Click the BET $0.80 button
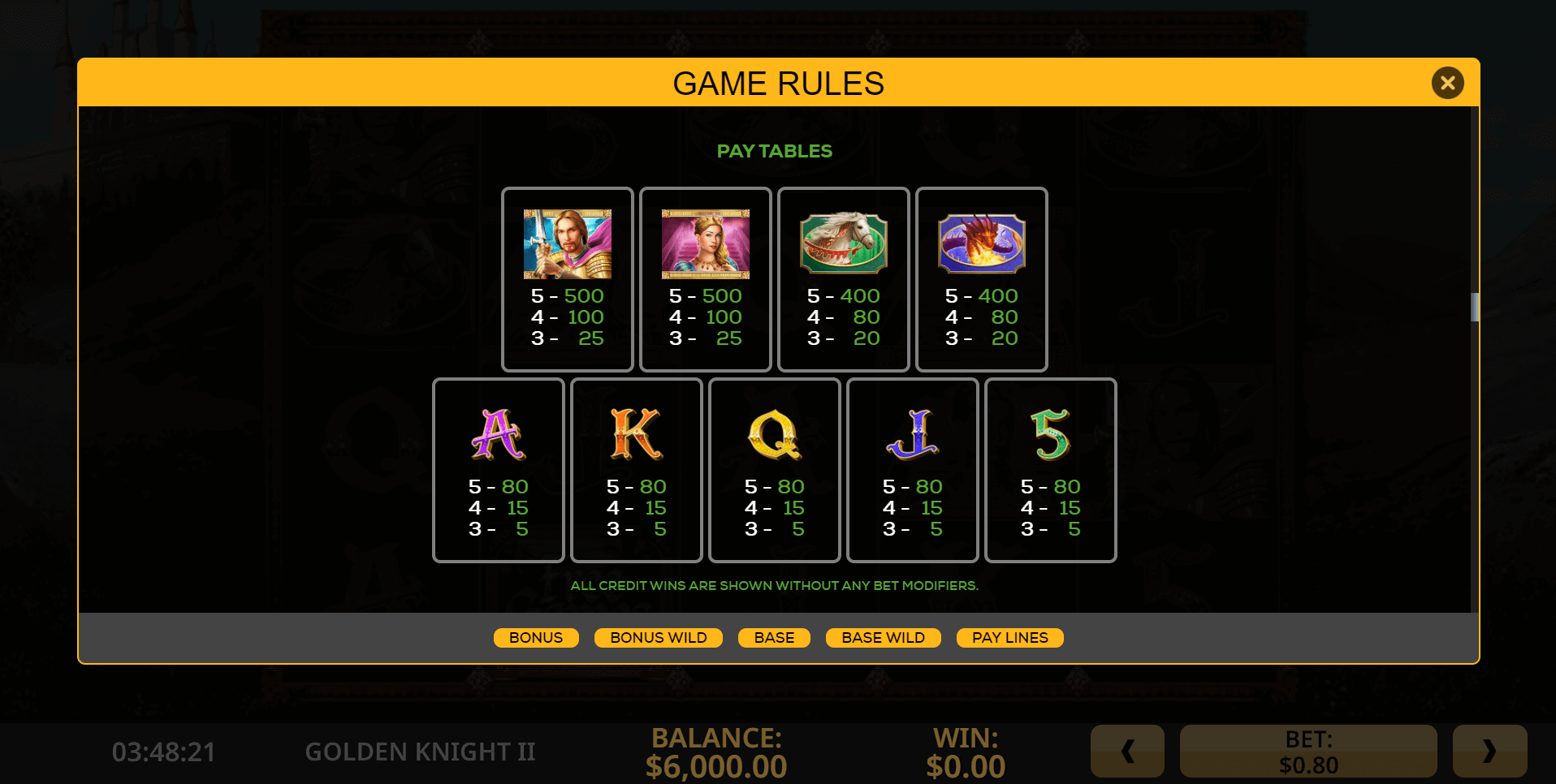 (x=1308, y=752)
